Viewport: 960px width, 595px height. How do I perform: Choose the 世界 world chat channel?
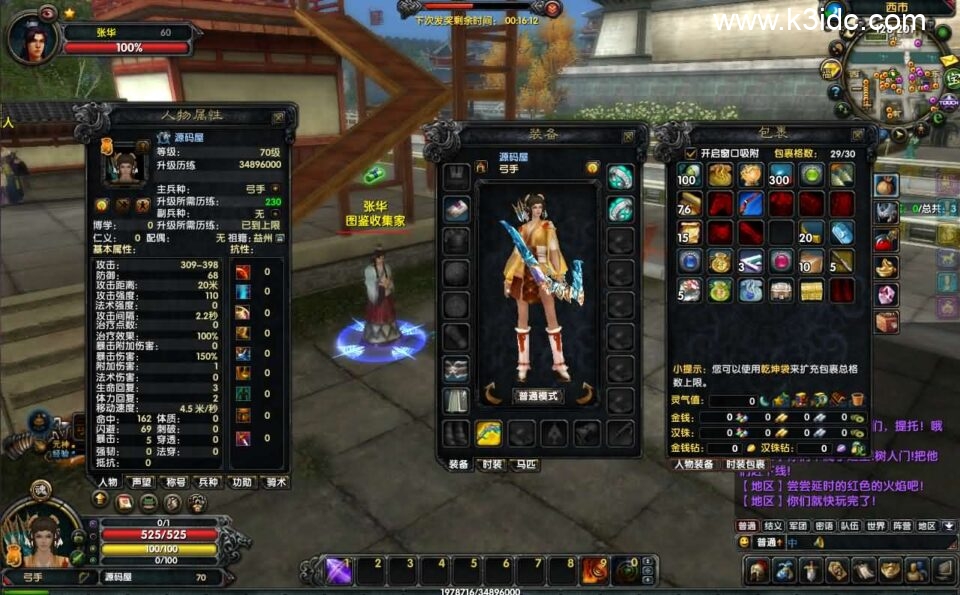click(x=875, y=525)
